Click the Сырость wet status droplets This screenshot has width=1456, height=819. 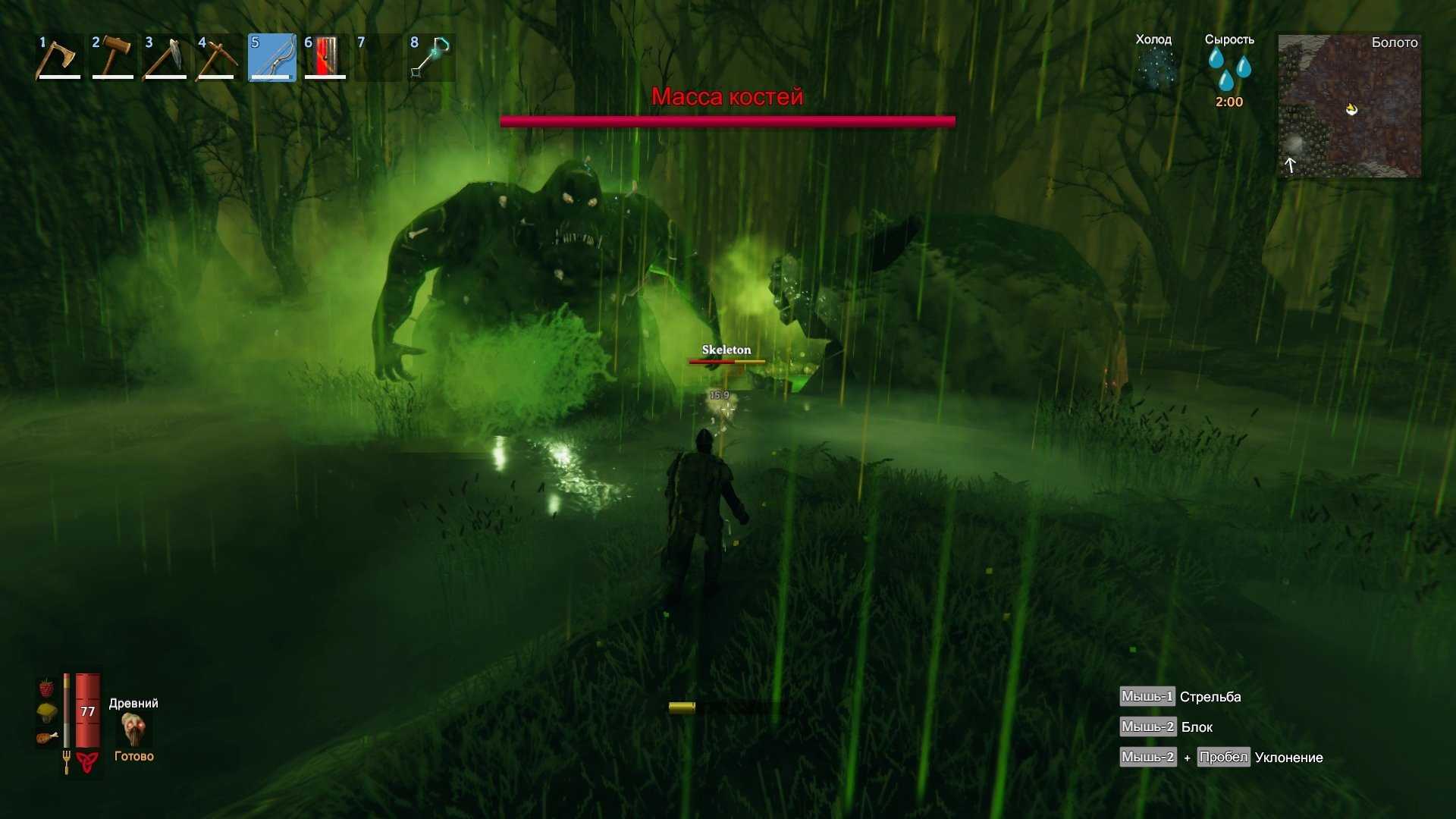click(1229, 68)
